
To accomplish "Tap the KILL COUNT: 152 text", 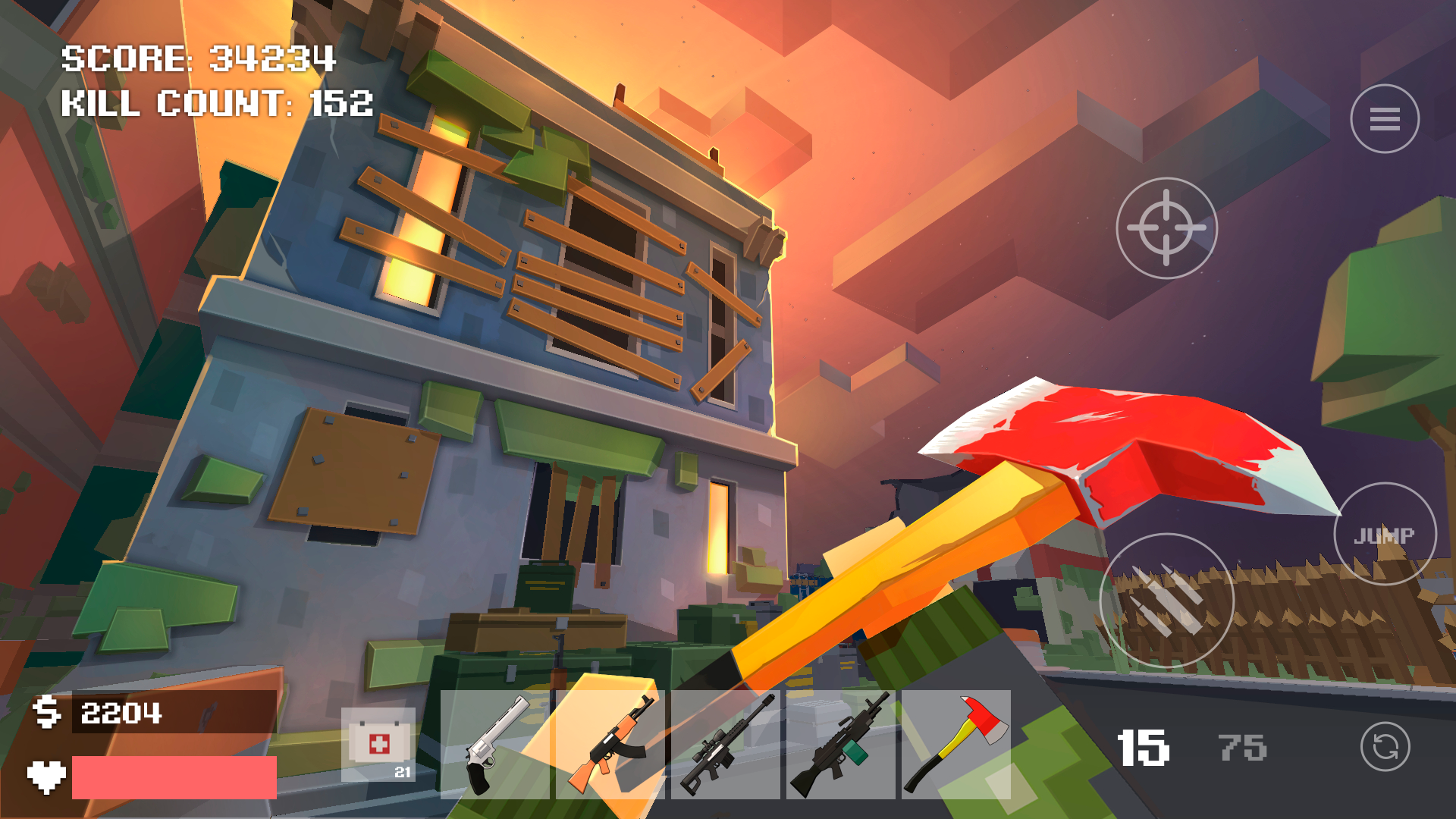I will tap(218, 104).
